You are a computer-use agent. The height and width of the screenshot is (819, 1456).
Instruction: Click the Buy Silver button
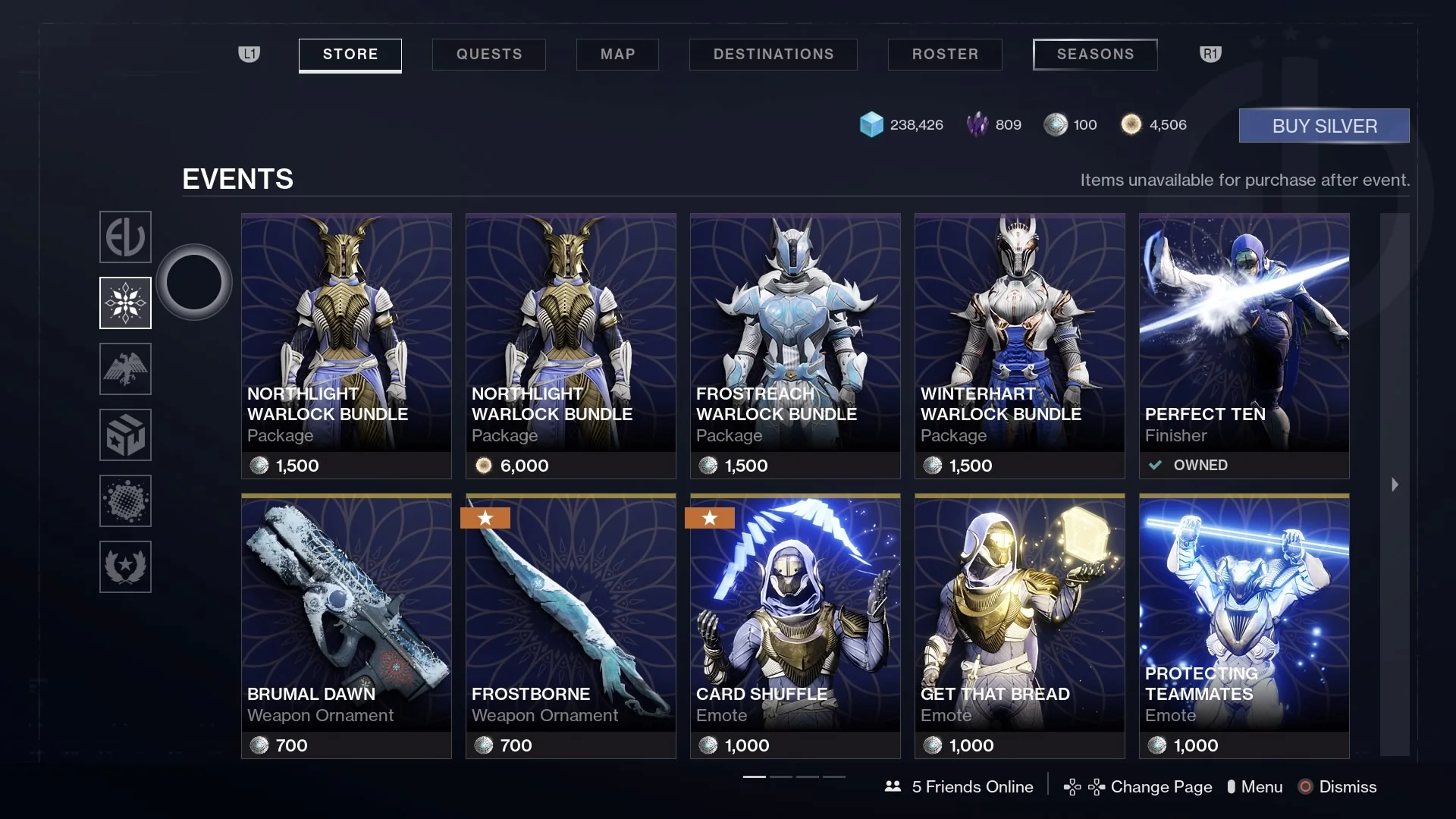point(1324,126)
